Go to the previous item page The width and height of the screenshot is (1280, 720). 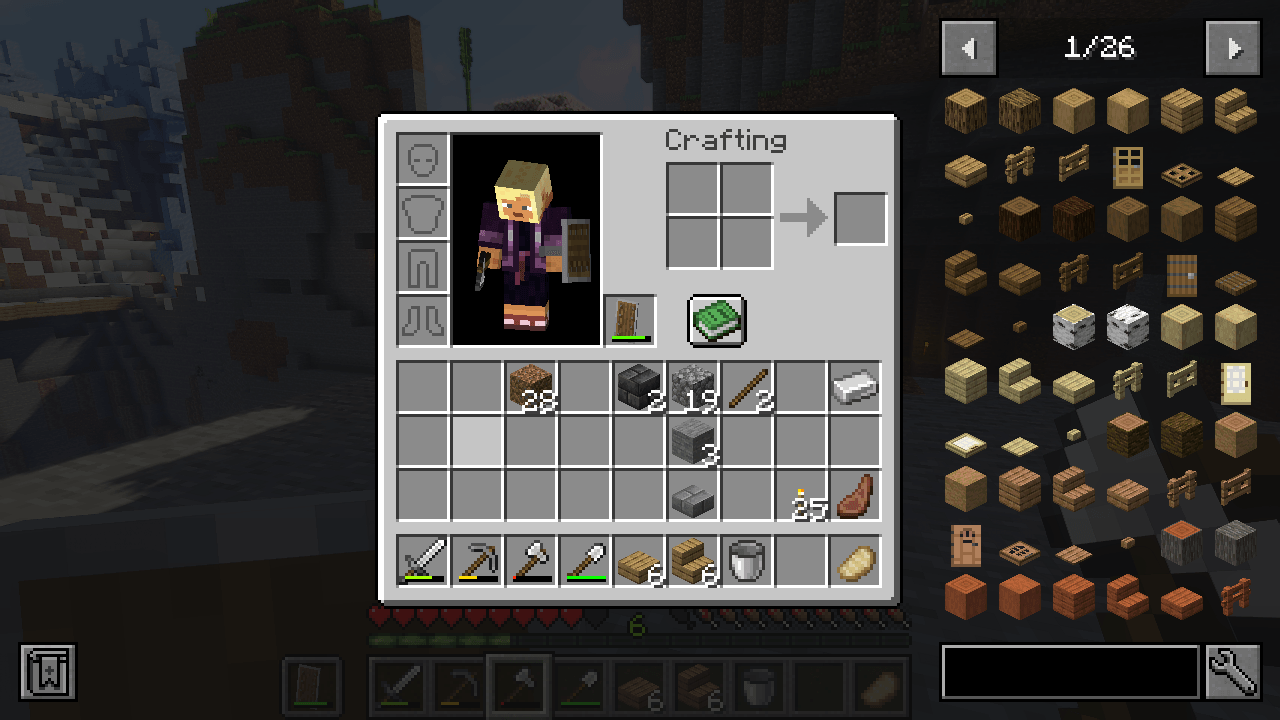coord(968,48)
